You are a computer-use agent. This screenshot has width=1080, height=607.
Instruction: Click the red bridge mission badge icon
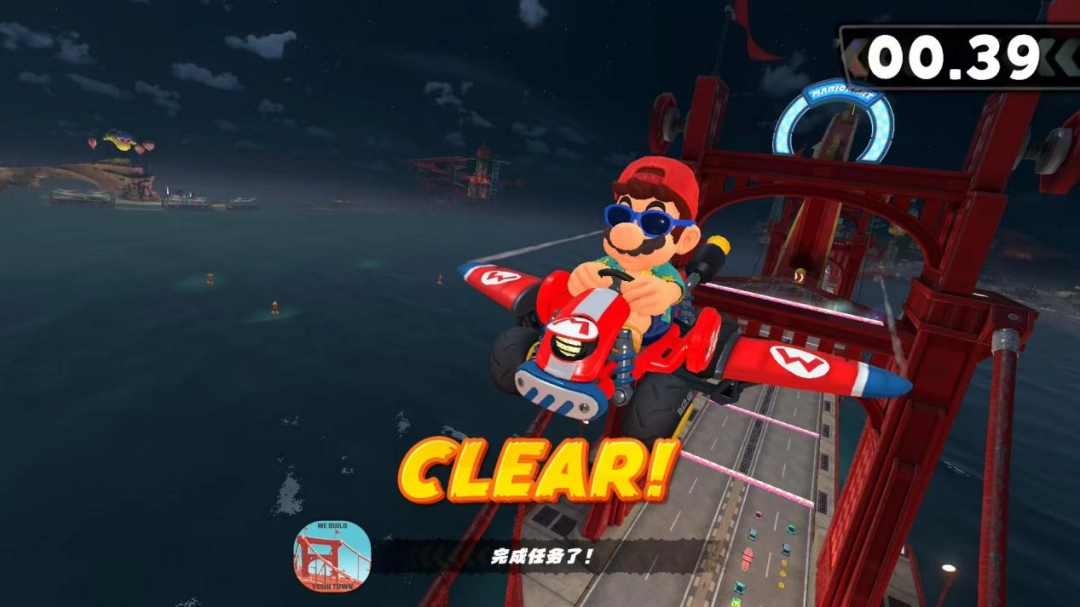pos(332,555)
